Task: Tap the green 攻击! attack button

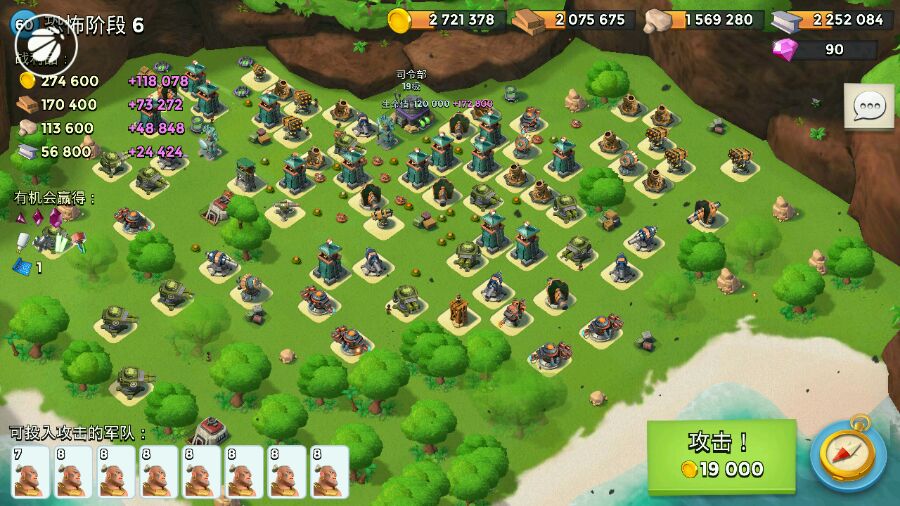Action: point(721,456)
